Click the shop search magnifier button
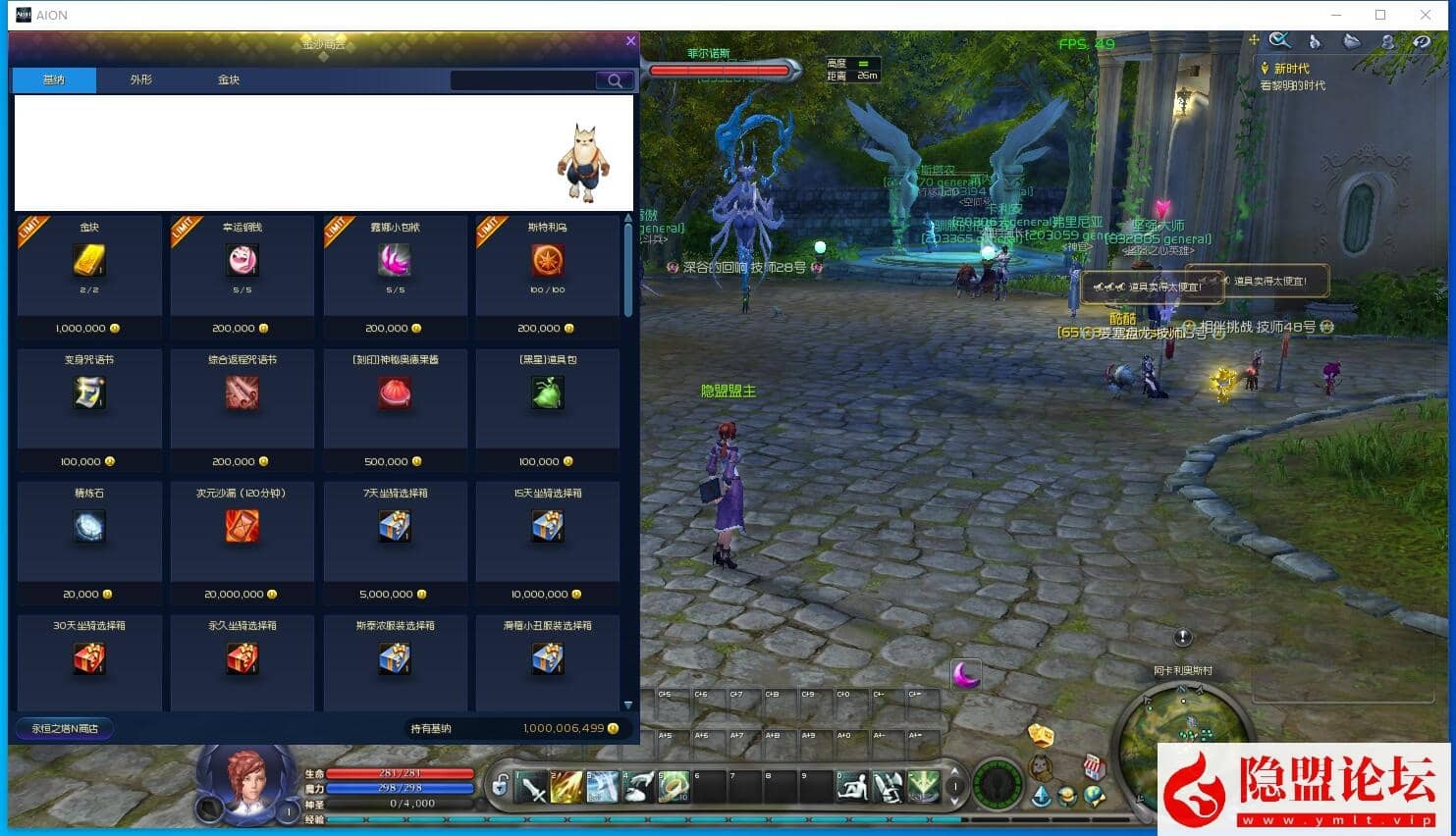1456x836 pixels. [x=615, y=80]
